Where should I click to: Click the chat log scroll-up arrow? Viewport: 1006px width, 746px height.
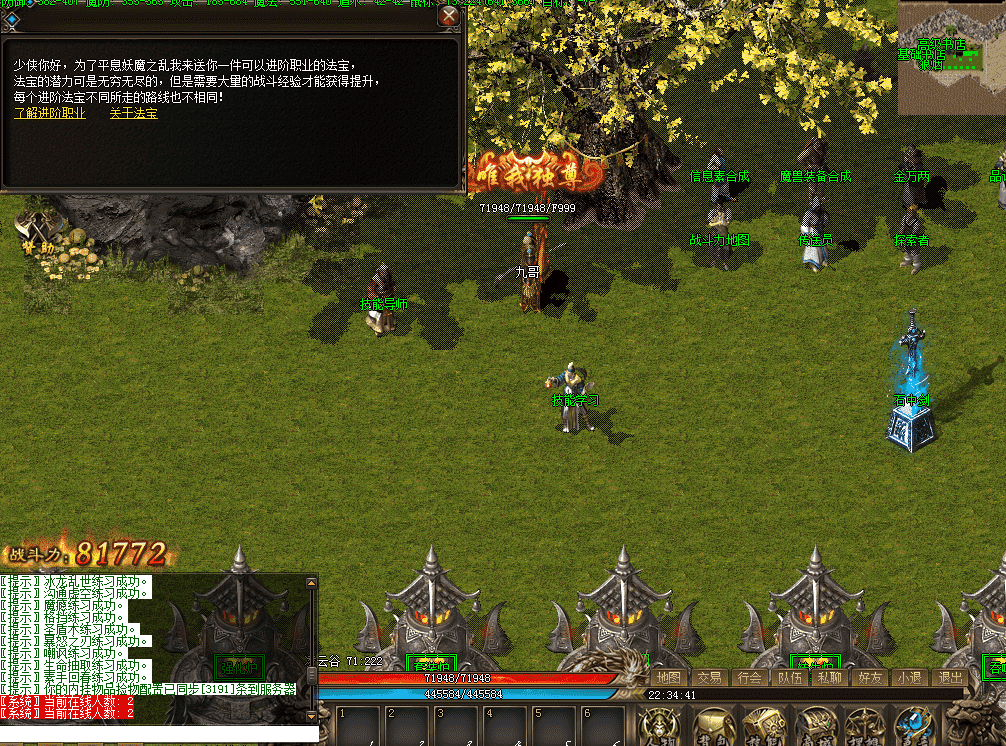tap(311, 584)
